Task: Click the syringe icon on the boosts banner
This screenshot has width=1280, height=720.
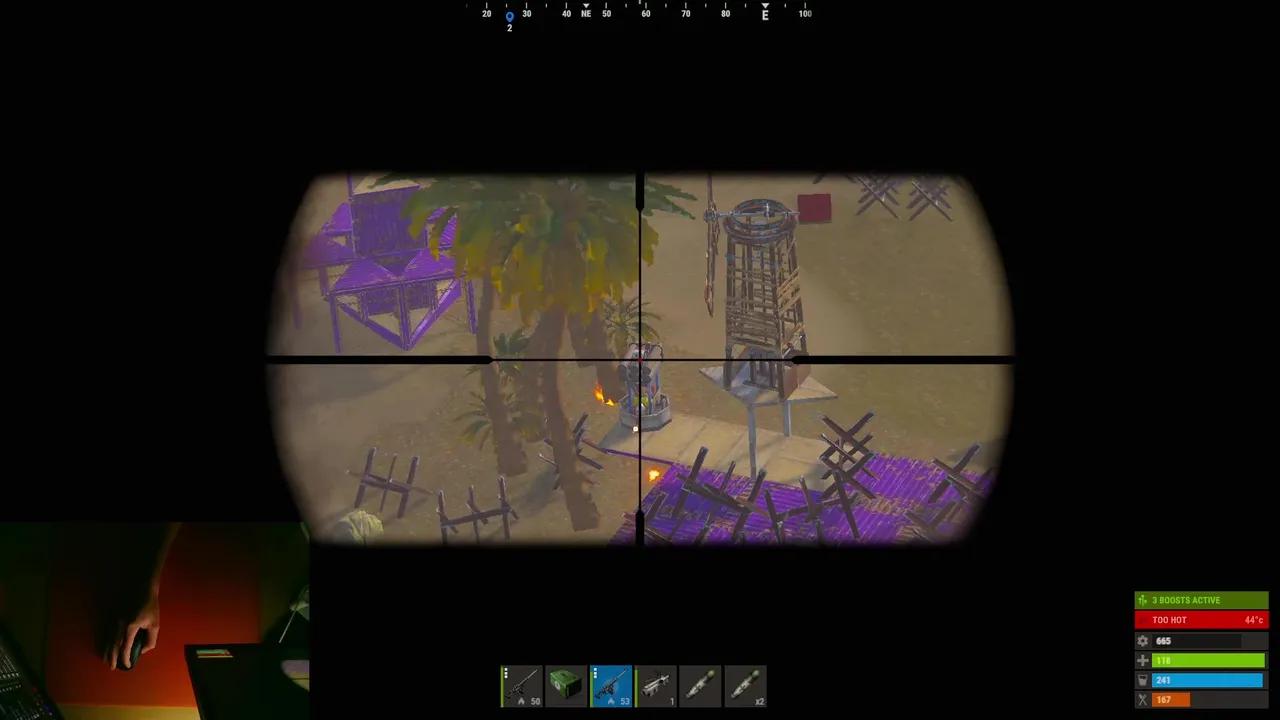Action: point(1142,599)
